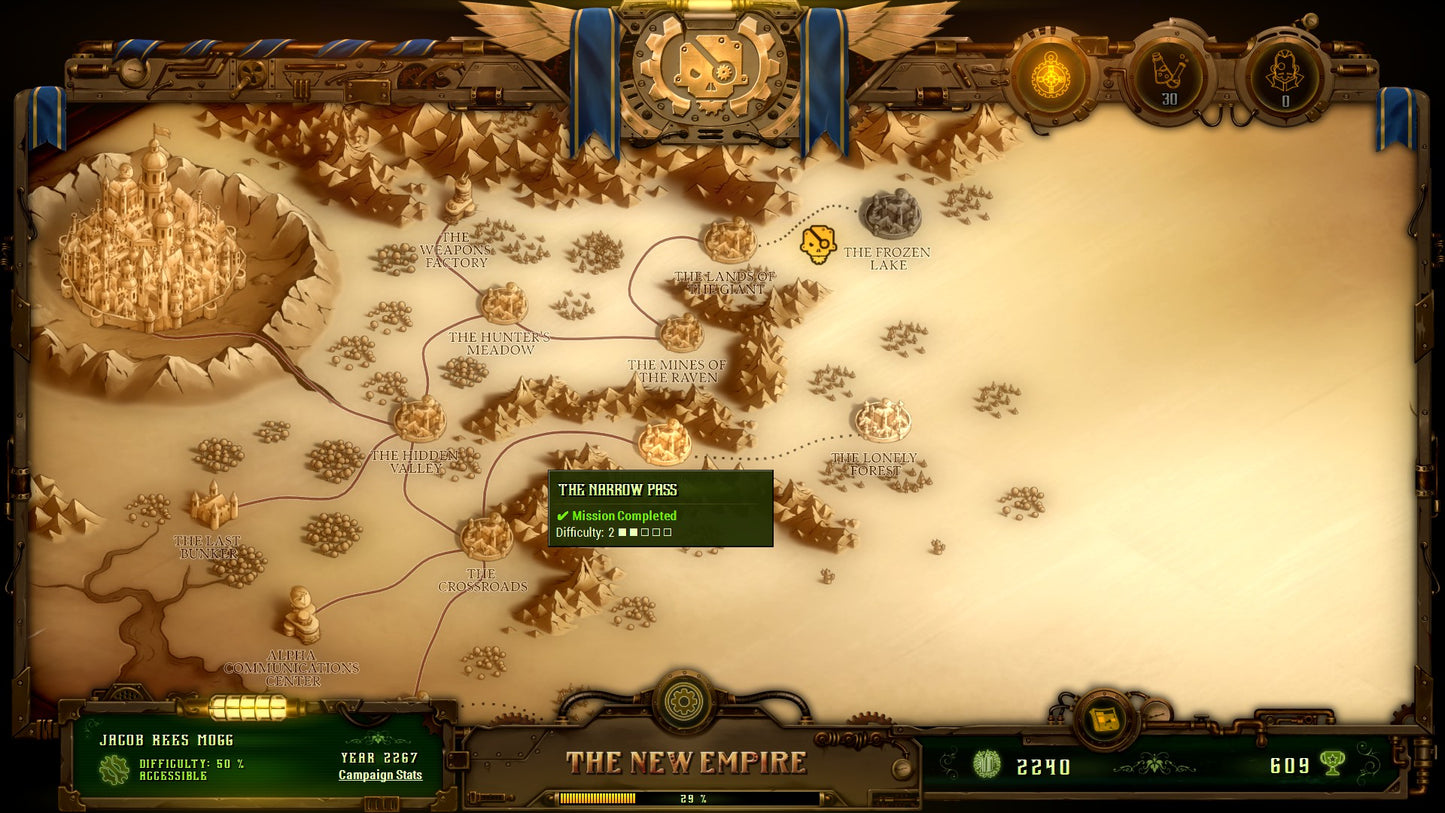1445x813 pixels.
Task: Open the hero portrait icon showing 0
Action: 1285,73
